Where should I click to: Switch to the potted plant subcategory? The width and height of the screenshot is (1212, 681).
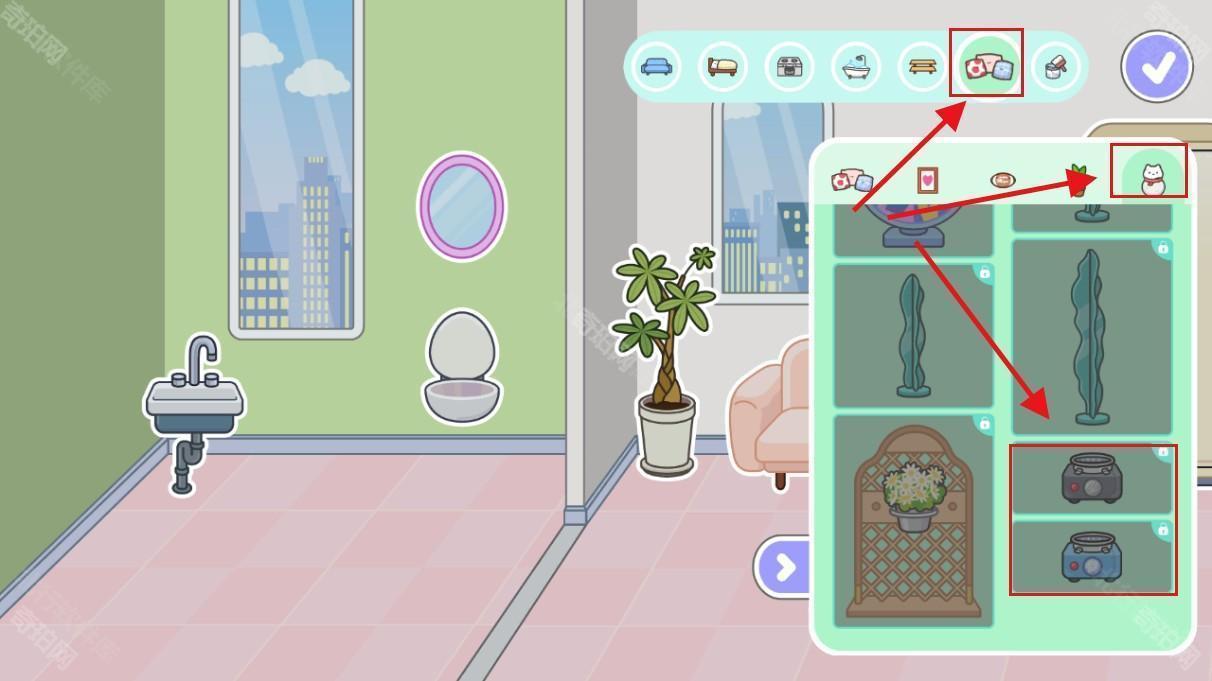coord(1079,180)
